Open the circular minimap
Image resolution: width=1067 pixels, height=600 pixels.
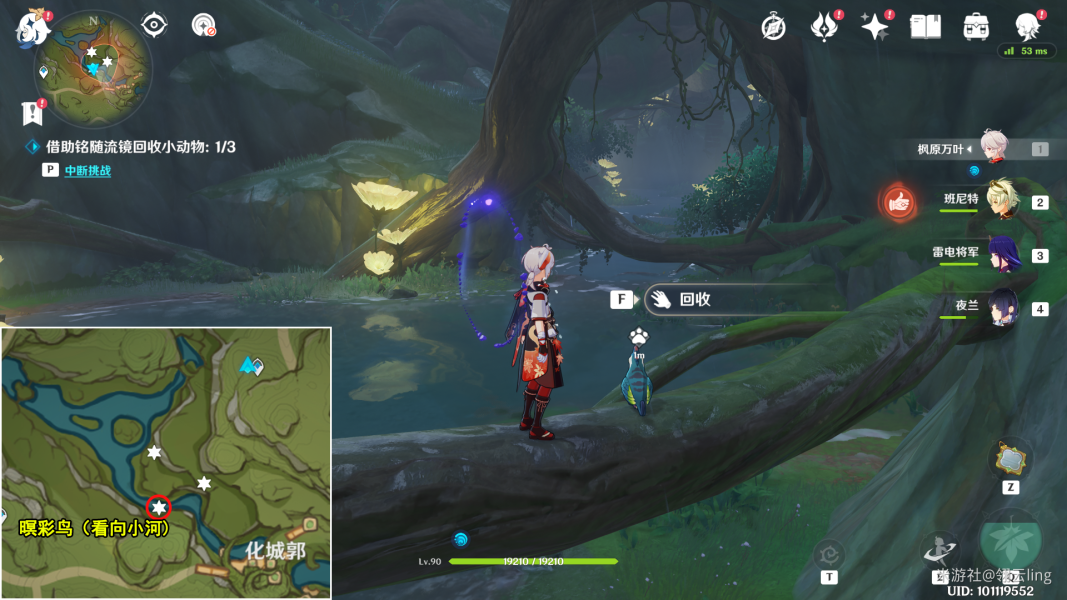pyautogui.click(x=93, y=66)
